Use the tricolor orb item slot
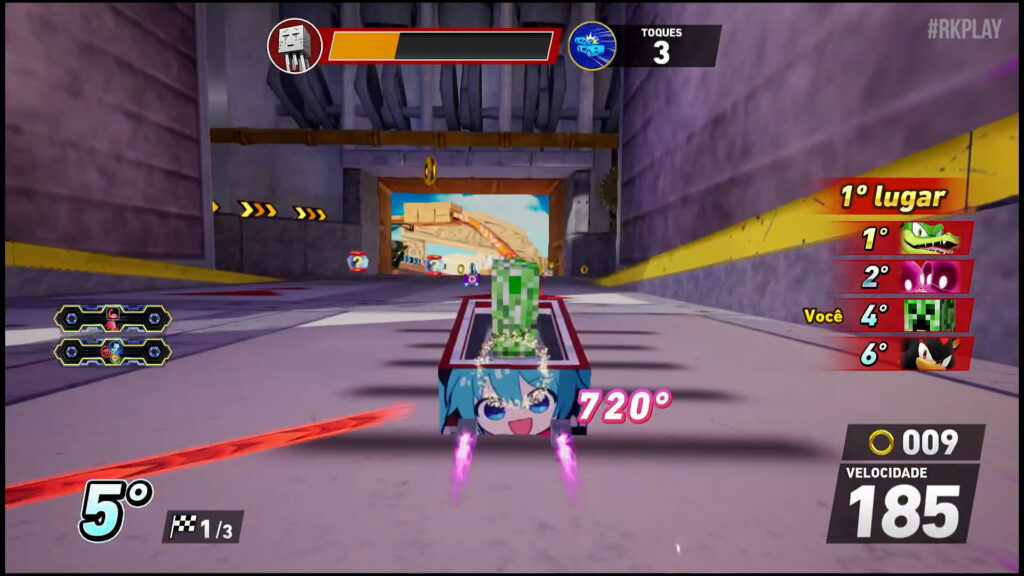Viewport: 1024px width, 576px height. (113, 352)
